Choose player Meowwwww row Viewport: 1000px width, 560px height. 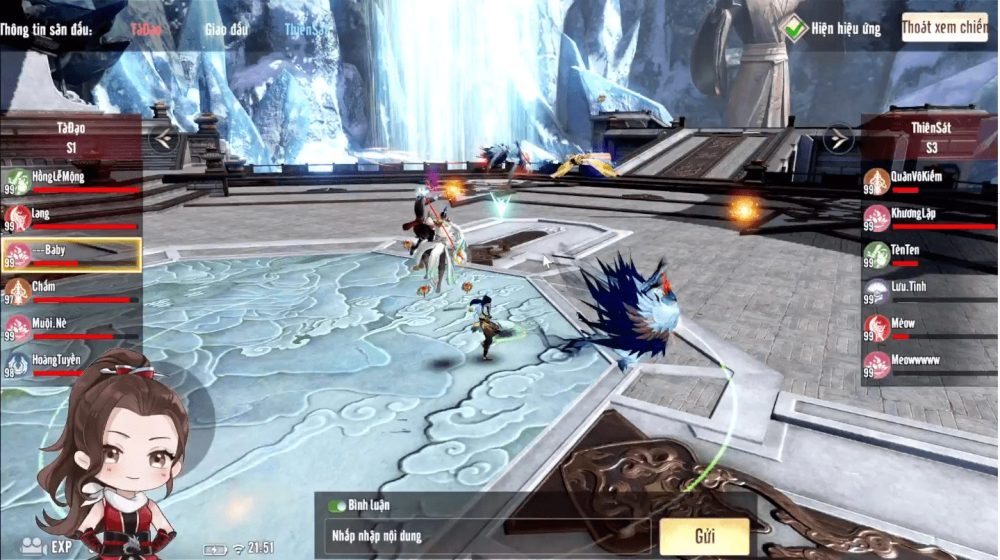pos(929,364)
